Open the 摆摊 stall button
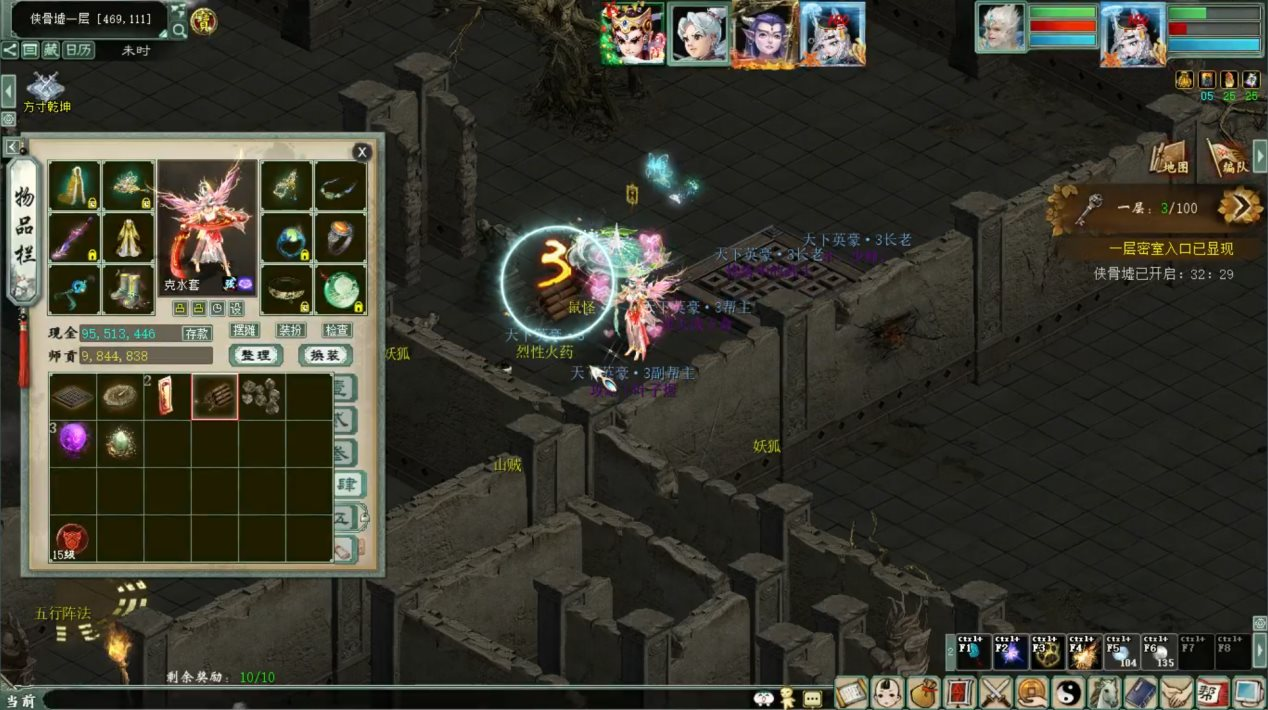The height and width of the screenshot is (710, 1268). [x=245, y=330]
